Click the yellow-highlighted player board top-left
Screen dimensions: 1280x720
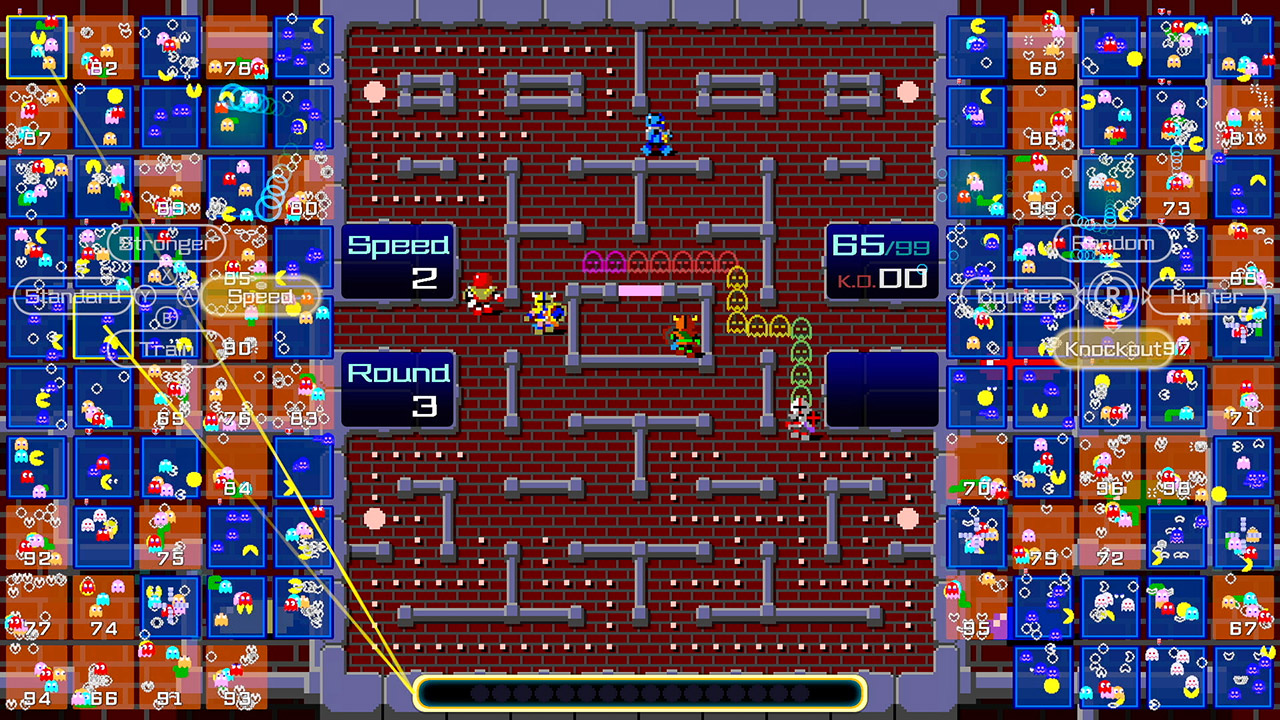tap(37, 45)
